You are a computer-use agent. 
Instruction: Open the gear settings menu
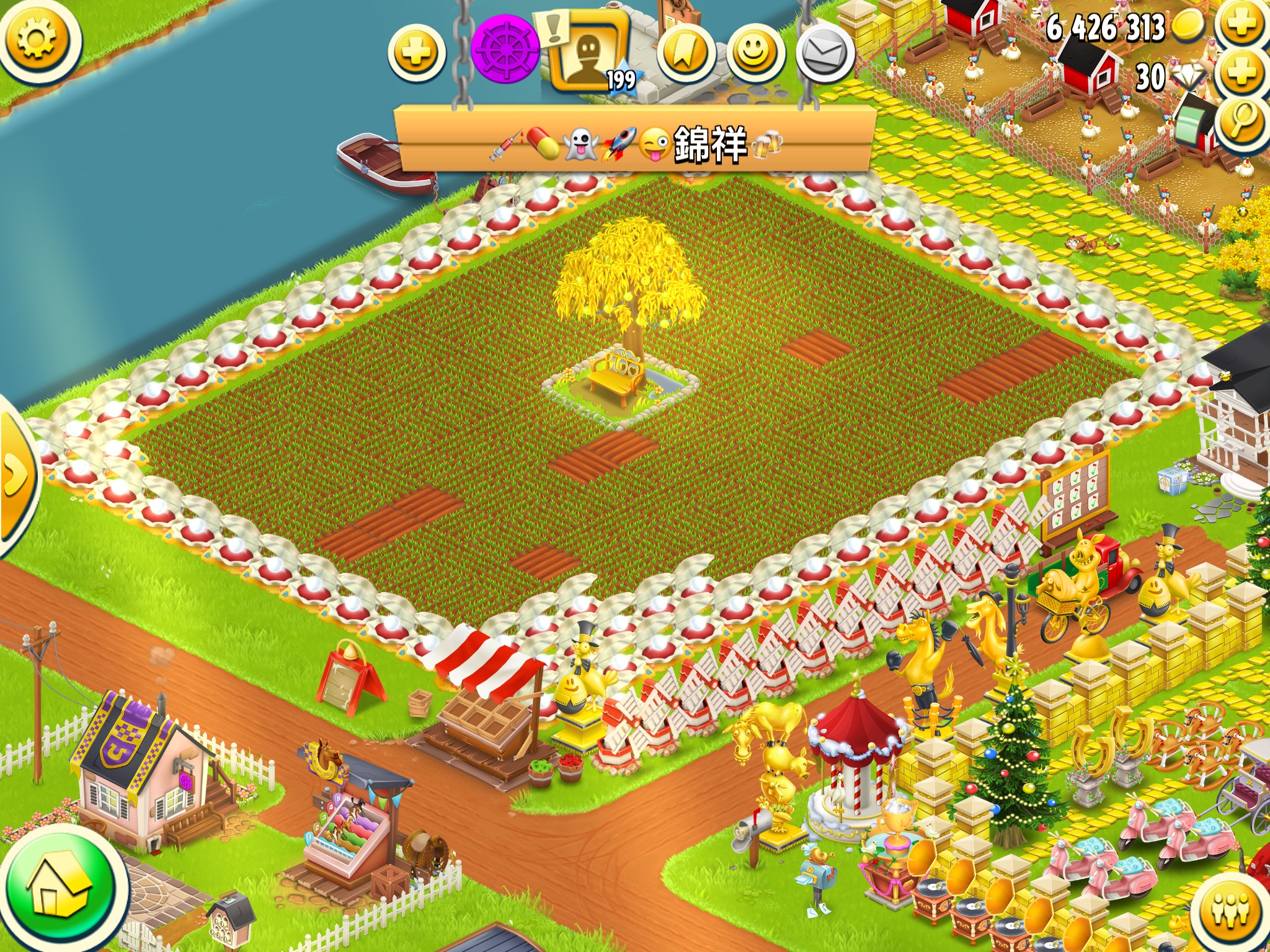38,40
